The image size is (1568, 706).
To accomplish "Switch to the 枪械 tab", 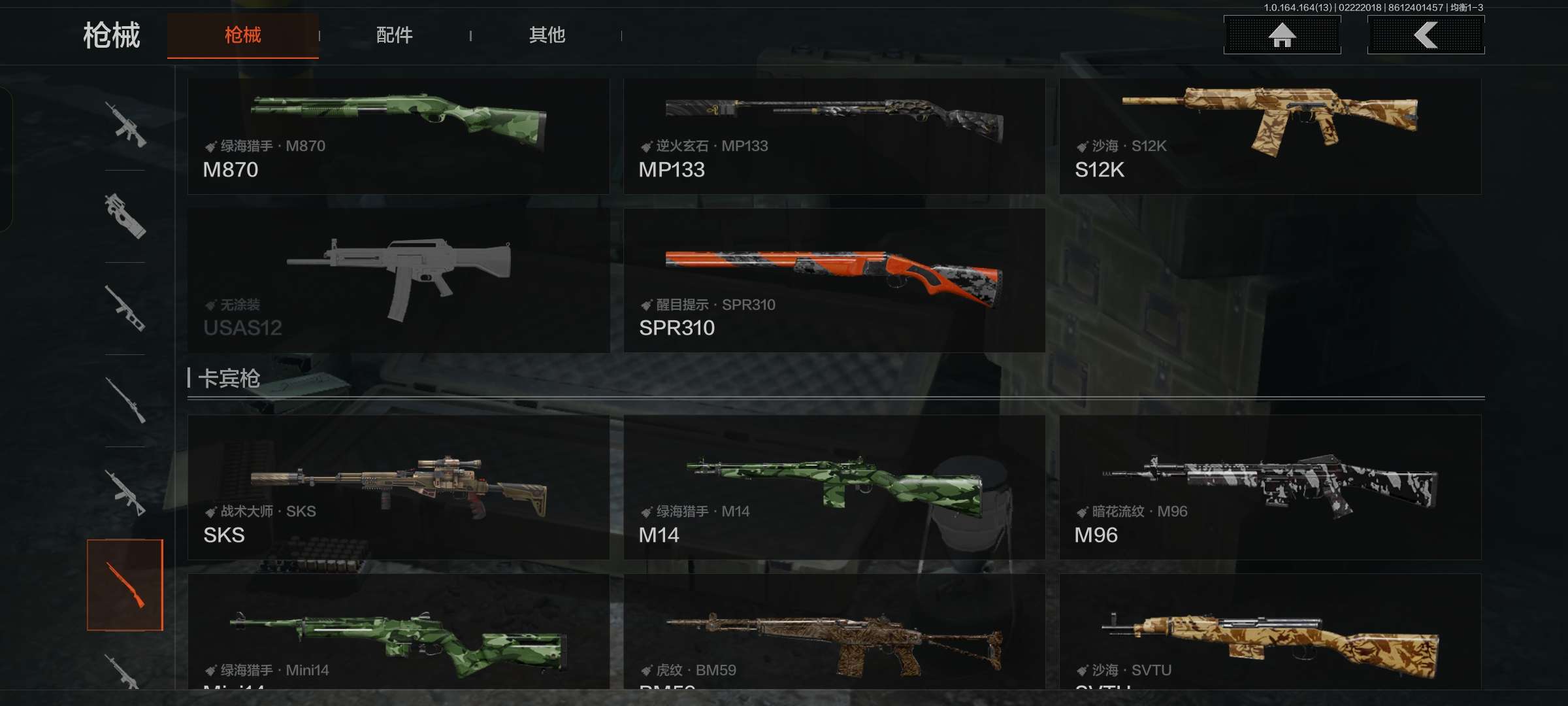I will coord(242,35).
